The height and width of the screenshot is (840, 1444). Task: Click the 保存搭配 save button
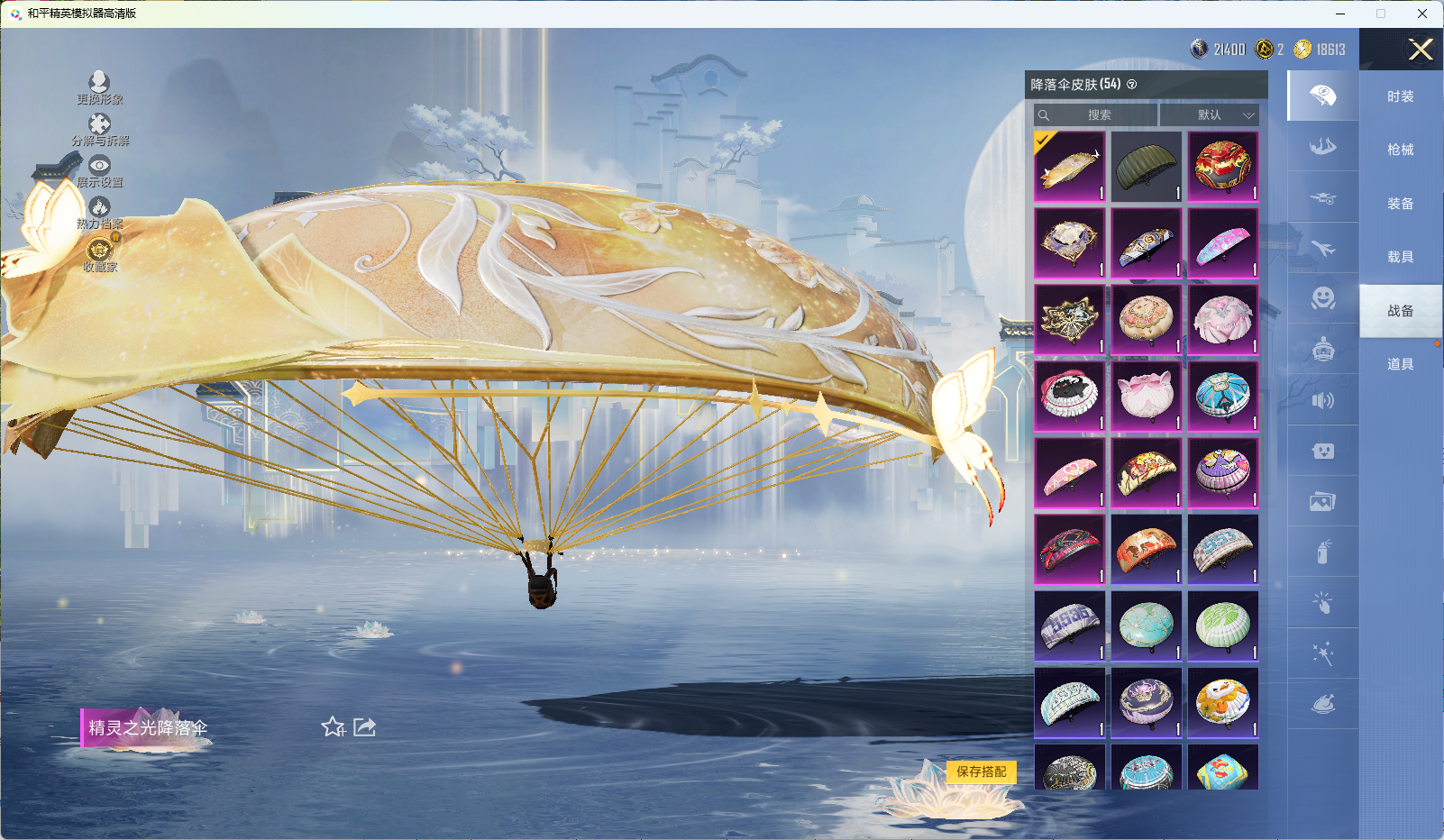[x=981, y=772]
